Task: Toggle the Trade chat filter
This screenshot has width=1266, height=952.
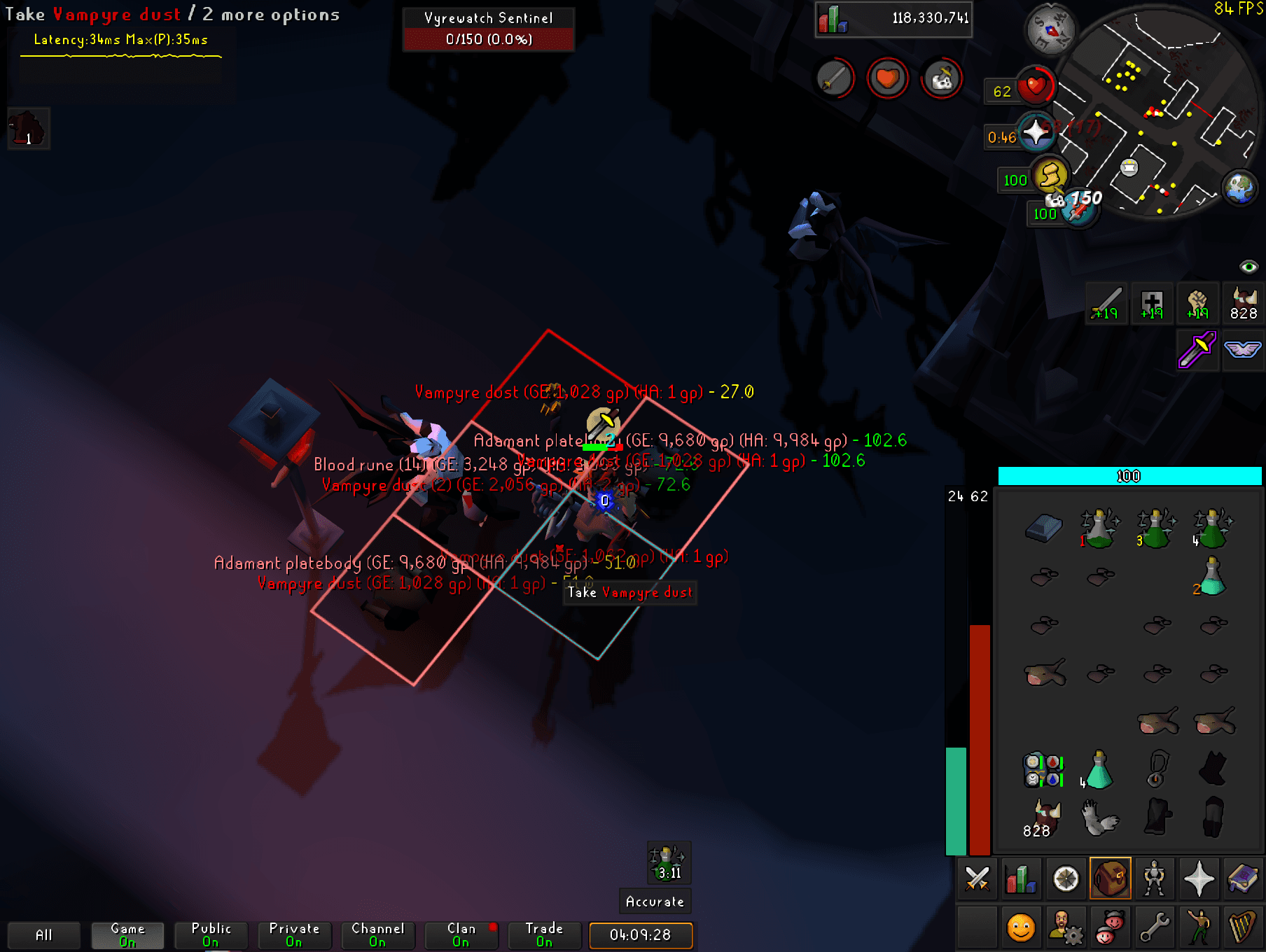Action: tap(544, 933)
